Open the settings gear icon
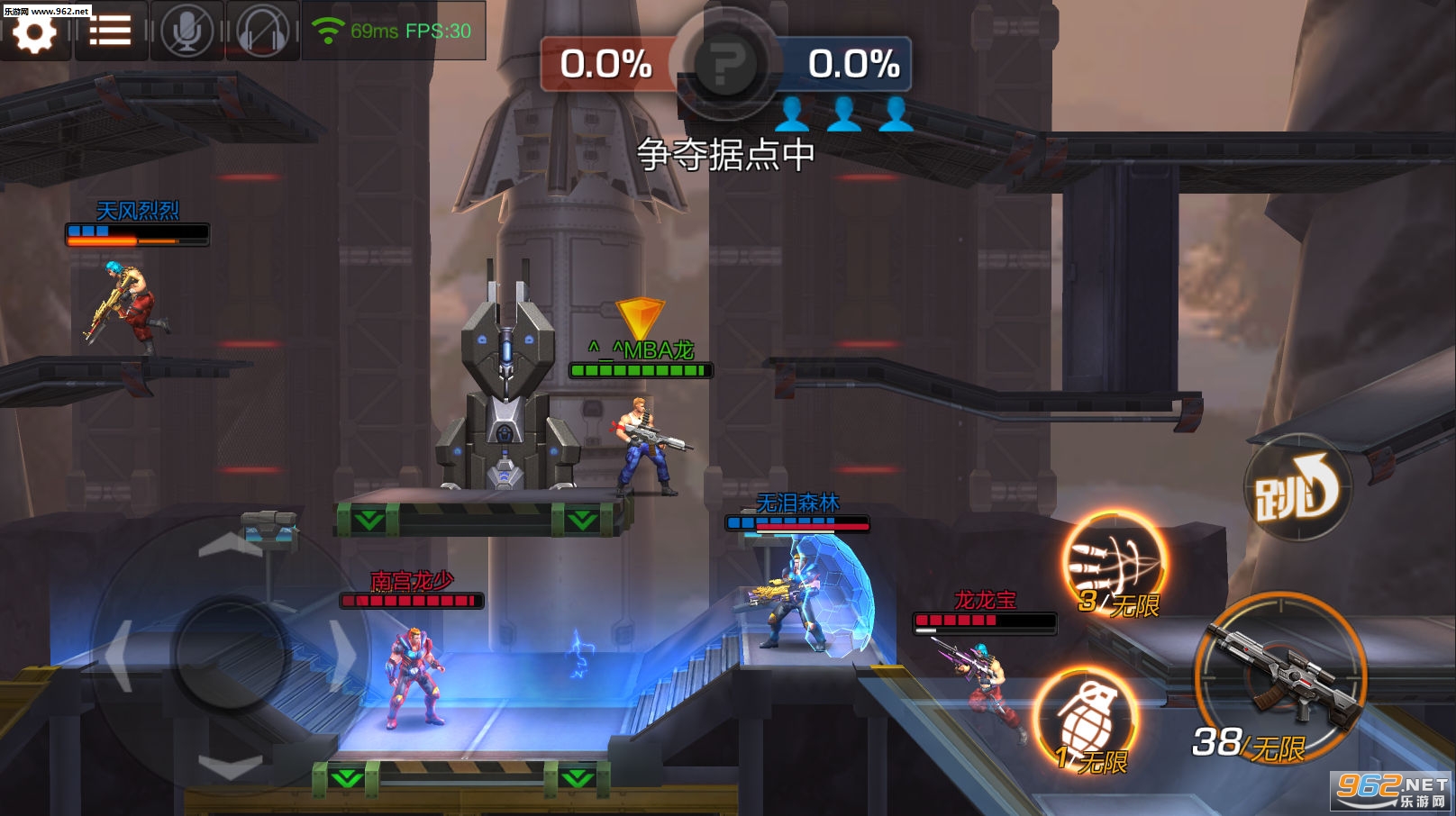 (x=36, y=32)
